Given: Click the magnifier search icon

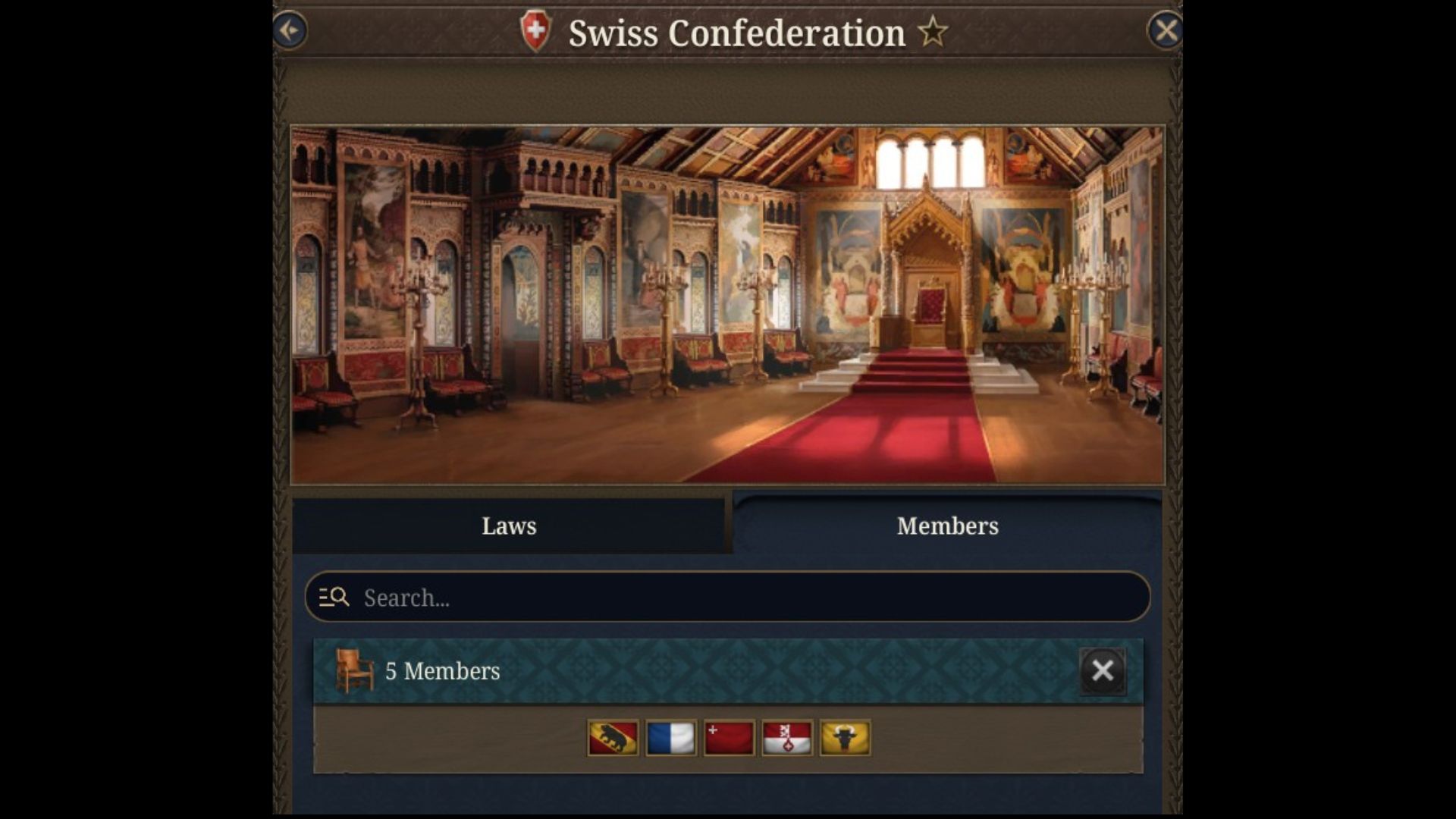Looking at the screenshot, I should coord(339,598).
